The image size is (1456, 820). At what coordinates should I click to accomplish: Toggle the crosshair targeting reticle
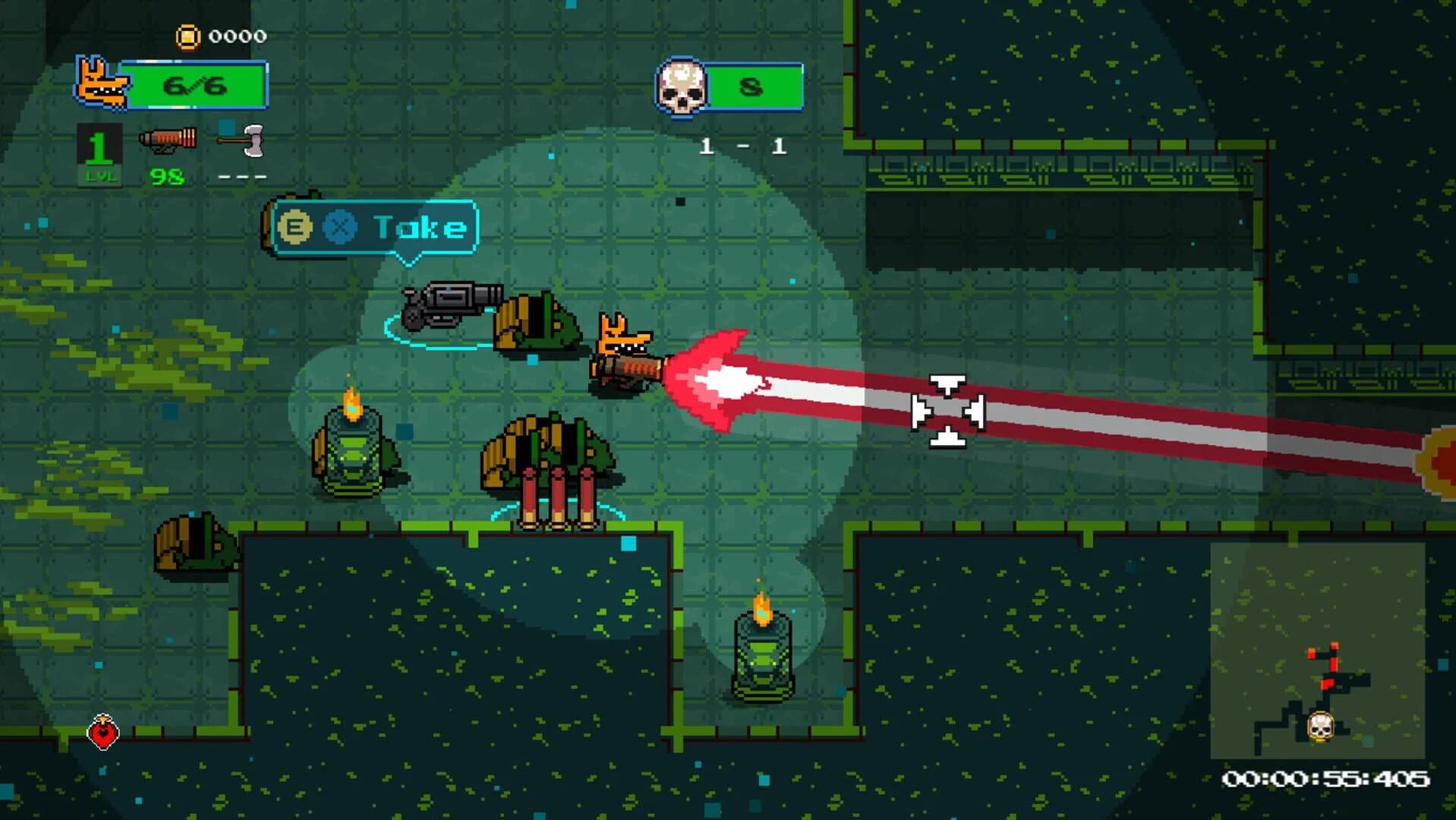(x=947, y=410)
